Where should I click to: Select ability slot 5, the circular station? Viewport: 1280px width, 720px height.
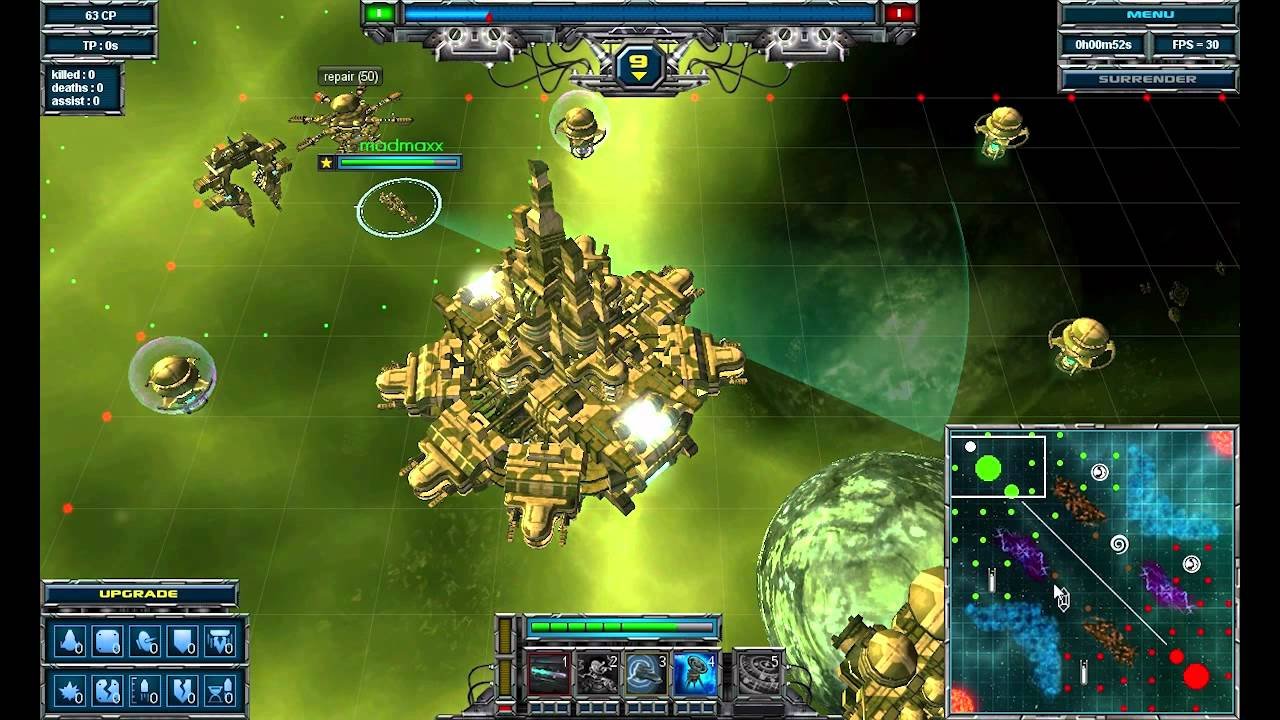point(757,673)
